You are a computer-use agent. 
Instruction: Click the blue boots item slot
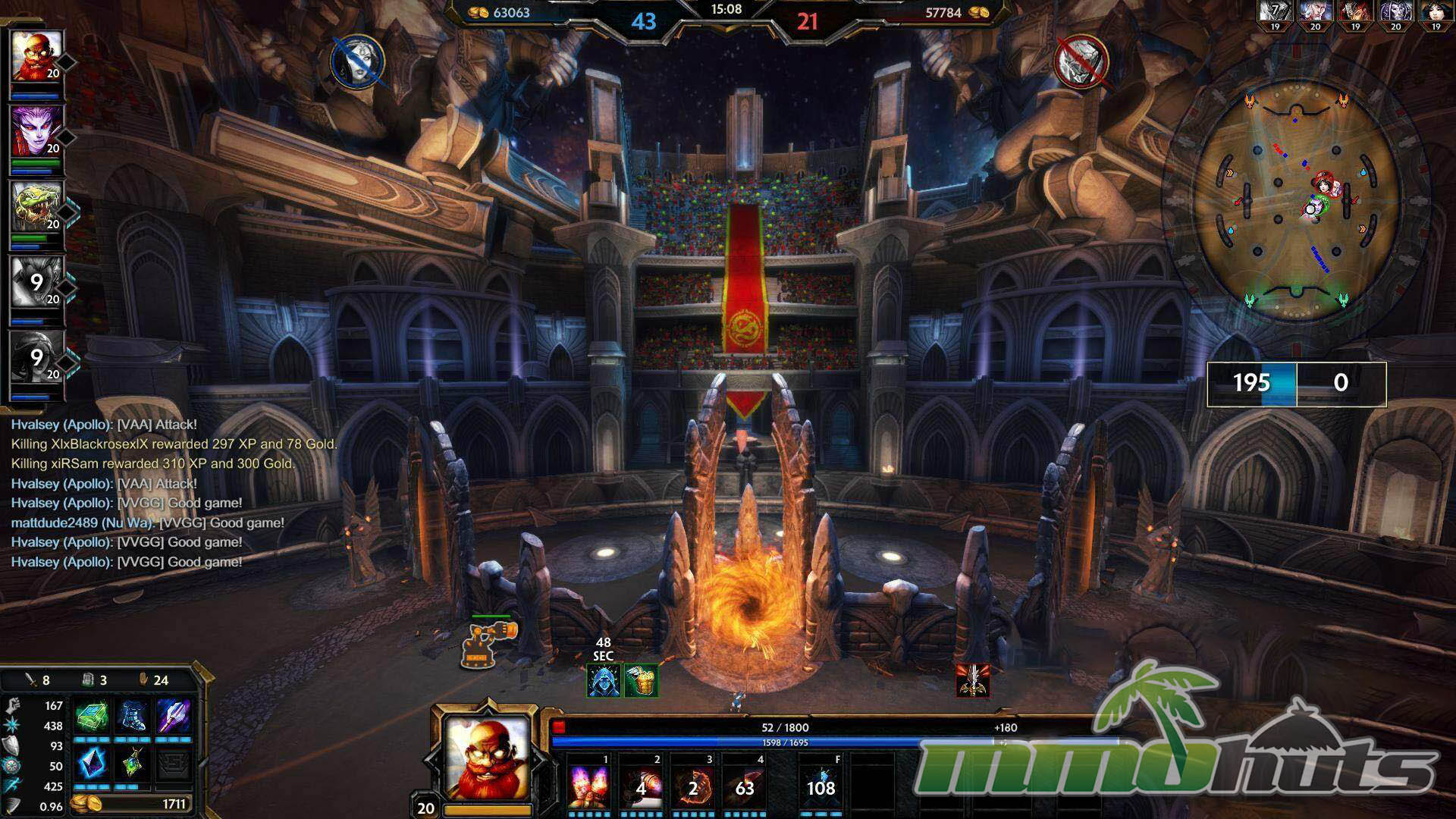(133, 716)
